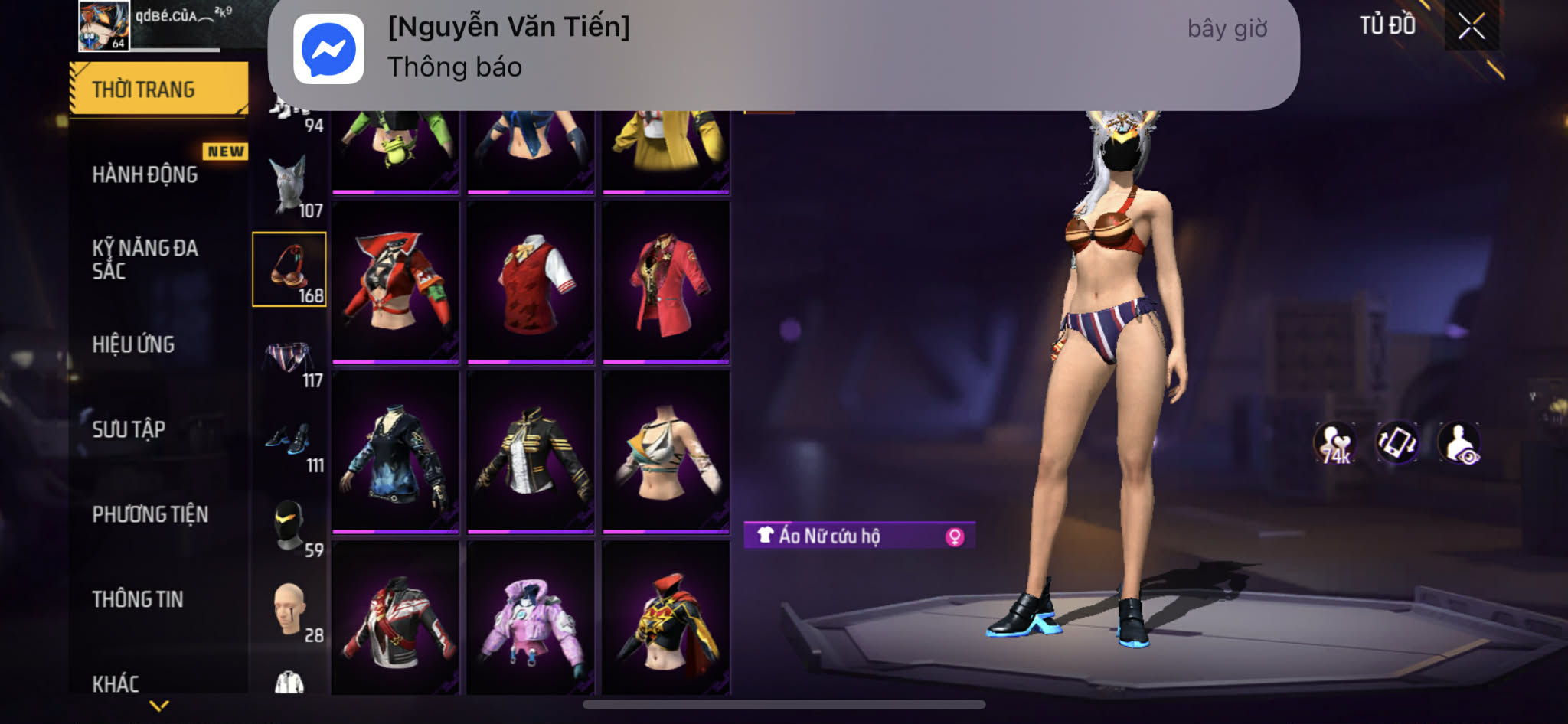Image resolution: width=1568 pixels, height=724 pixels.
Task: Open Phương Tiện vehicles section
Action: [150, 514]
